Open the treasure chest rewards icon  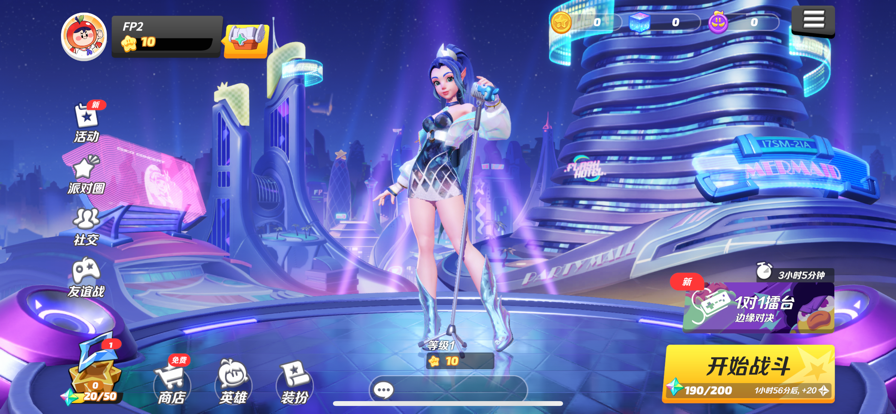click(245, 40)
